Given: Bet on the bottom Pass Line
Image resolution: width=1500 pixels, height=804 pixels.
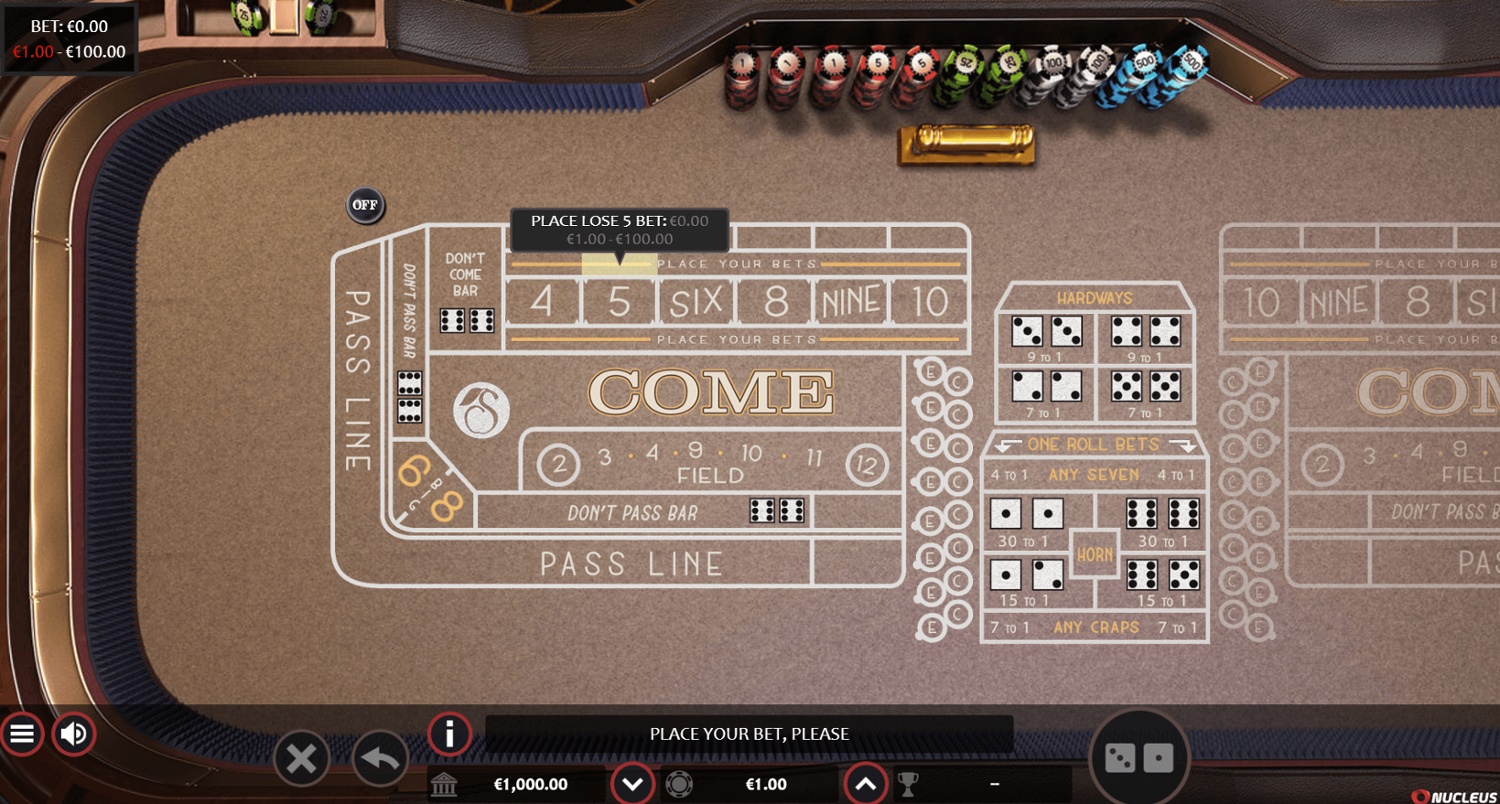Looking at the screenshot, I should pyautogui.click(x=630, y=564).
